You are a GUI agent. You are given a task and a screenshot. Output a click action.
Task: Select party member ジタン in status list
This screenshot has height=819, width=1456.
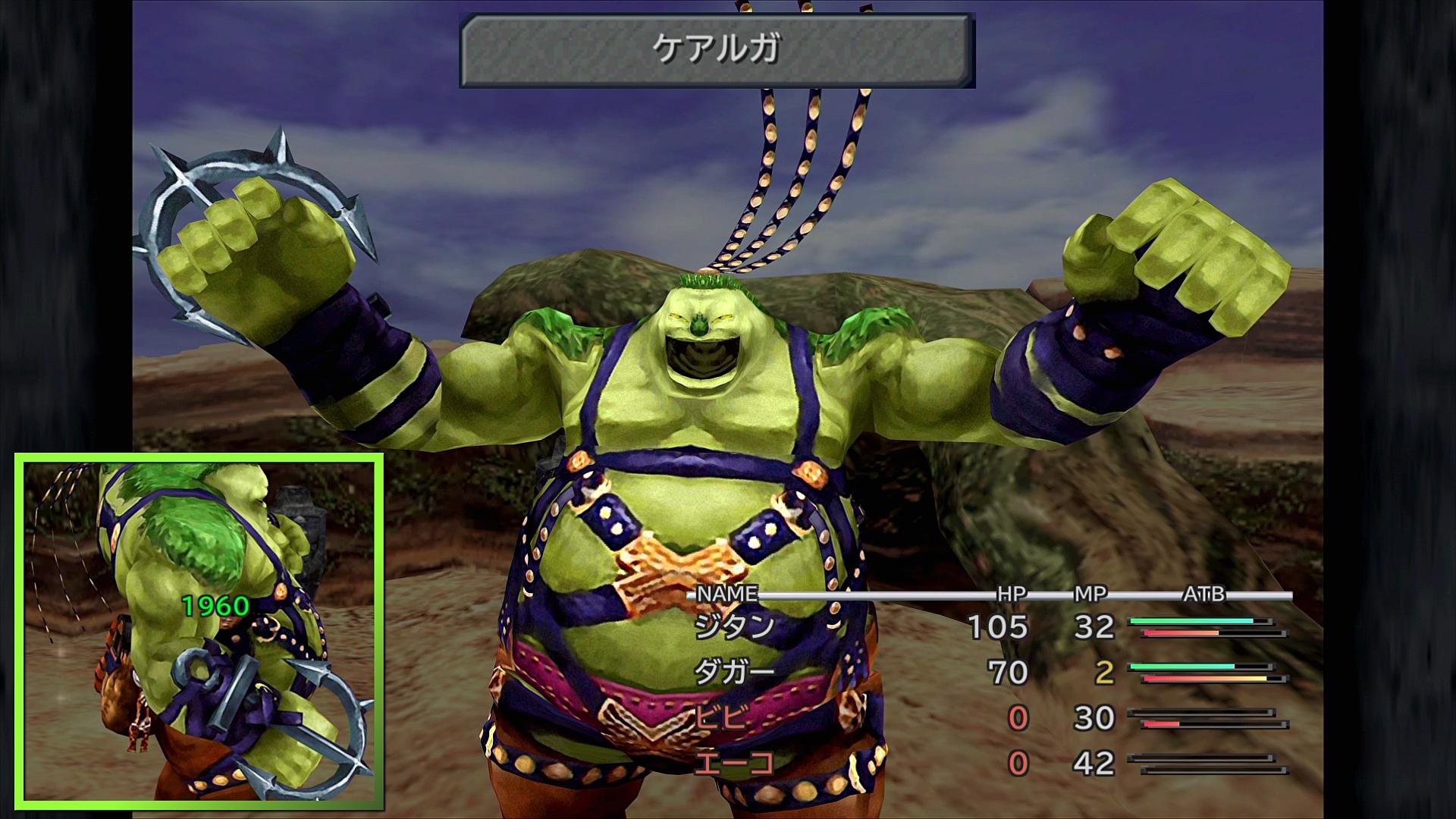coord(734,626)
